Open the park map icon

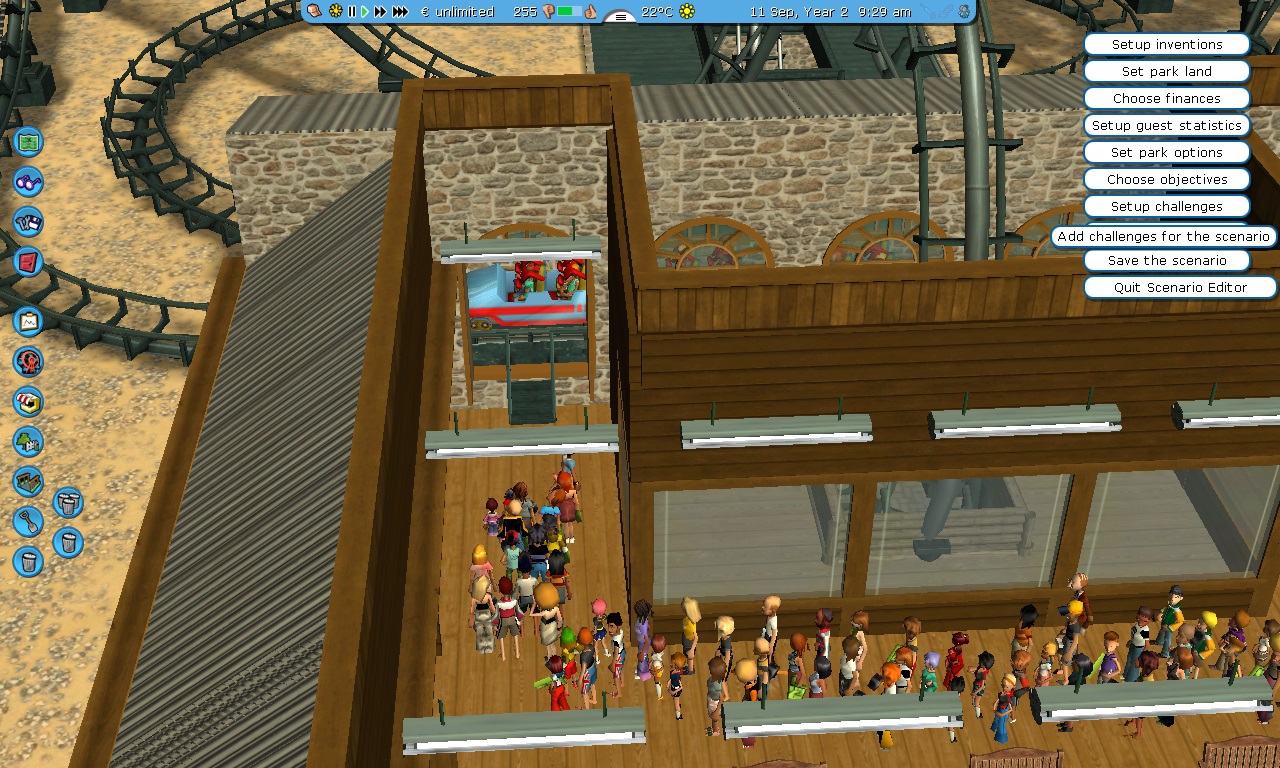29,142
